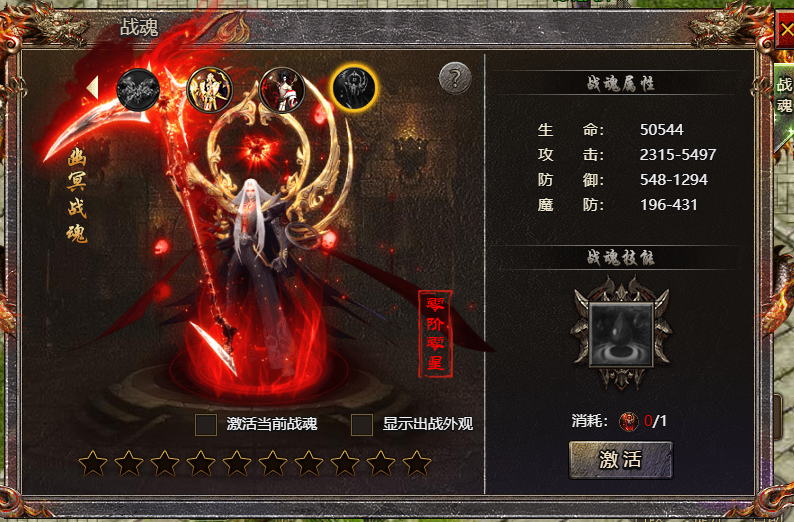The width and height of the screenshot is (794, 522).
Task: Switch to the 战魂 side tab
Action: (784, 95)
